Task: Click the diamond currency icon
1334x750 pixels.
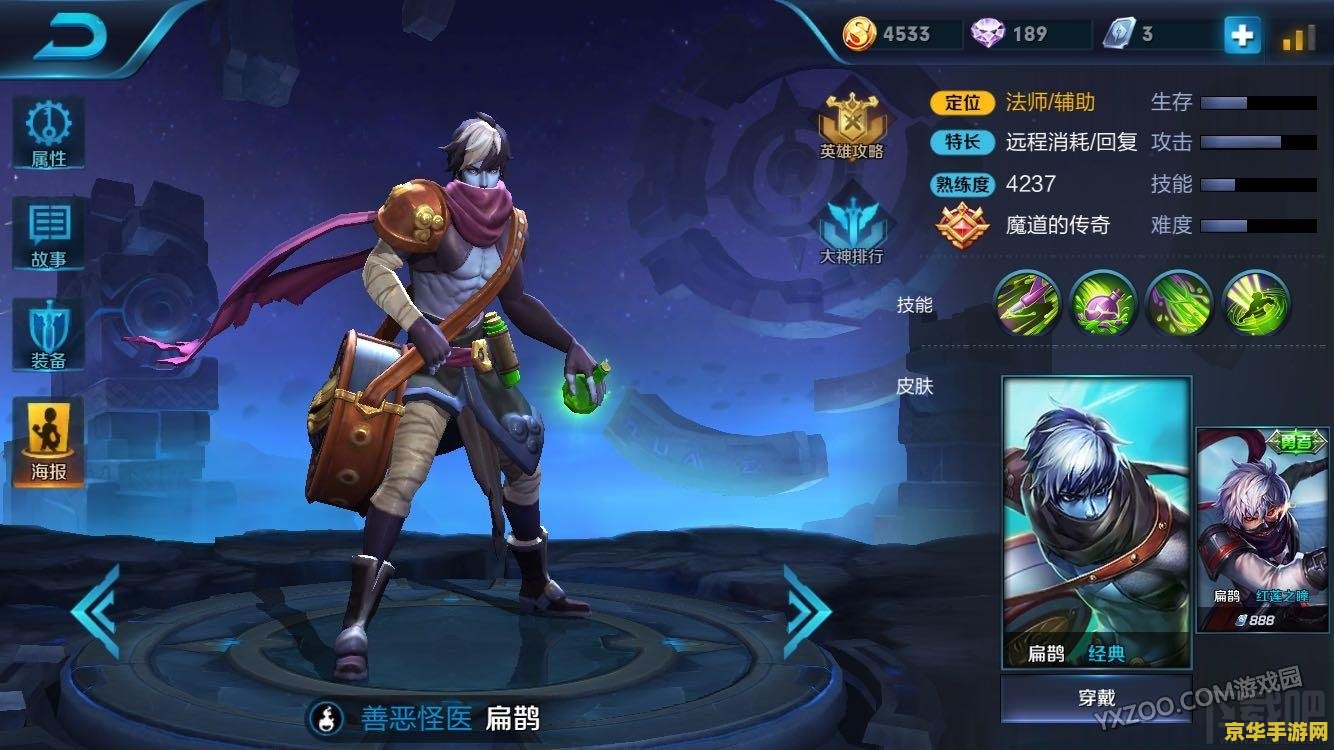Action: [x=985, y=33]
